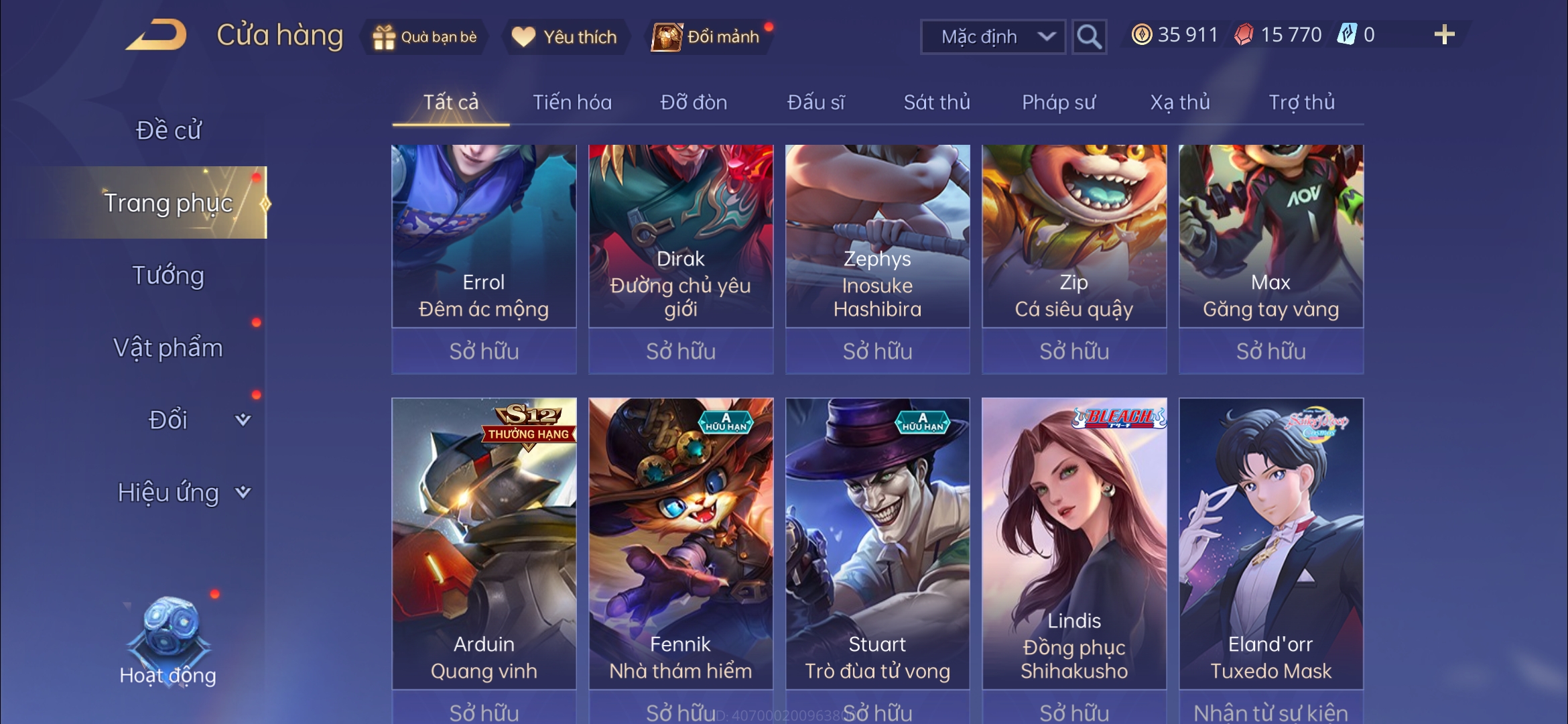The image size is (1568, 724).
Task: Show the Sát thủ skins tab
Action: coord(936,103)
